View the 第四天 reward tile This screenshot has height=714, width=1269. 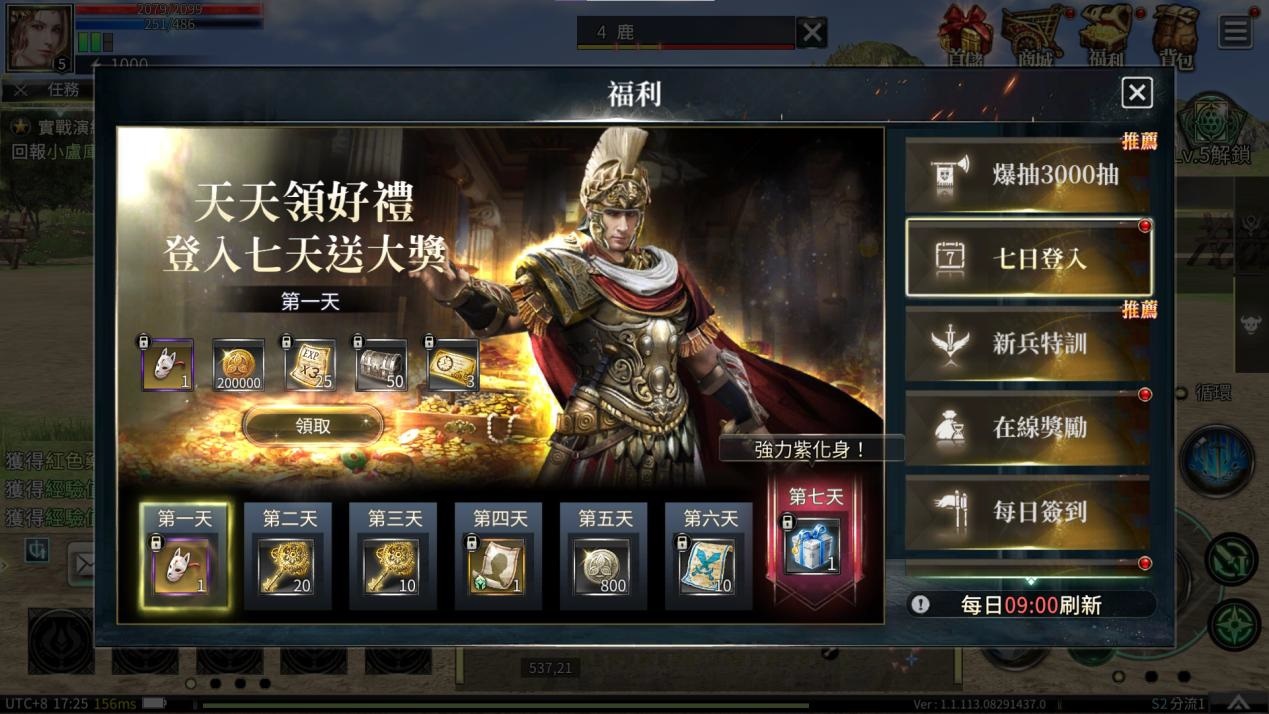[x=498, y=556]
